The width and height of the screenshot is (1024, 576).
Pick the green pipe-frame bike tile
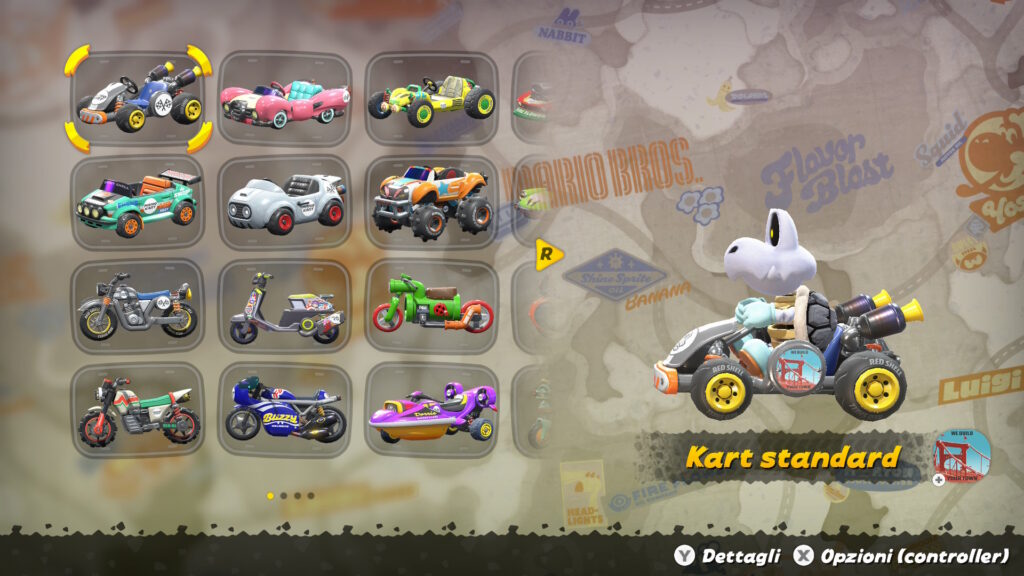(431, 307)
